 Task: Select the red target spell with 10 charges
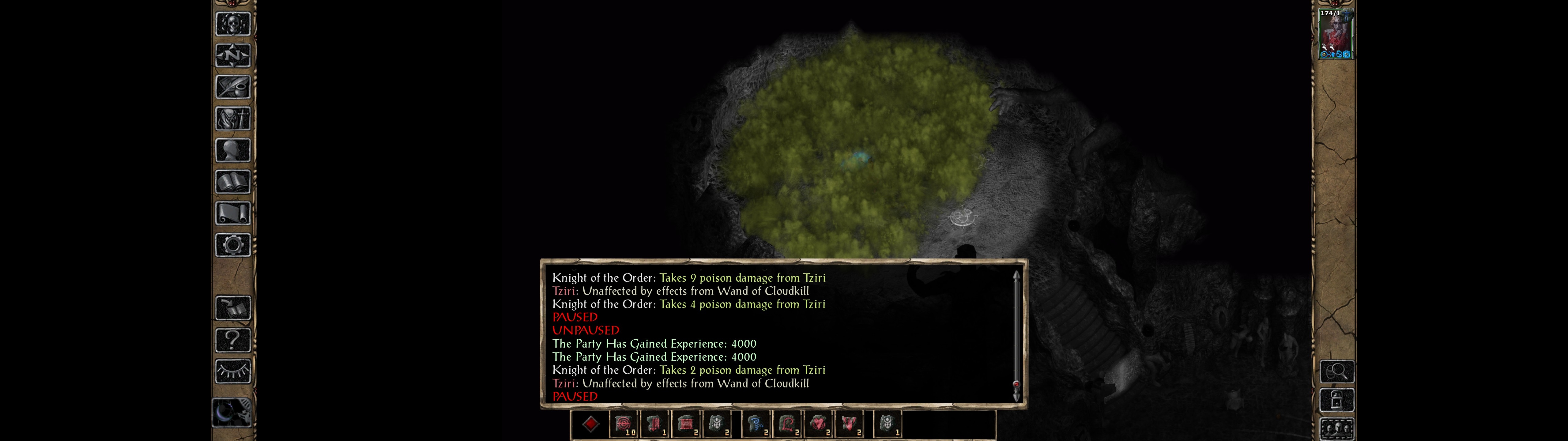[x=623, y=424]
